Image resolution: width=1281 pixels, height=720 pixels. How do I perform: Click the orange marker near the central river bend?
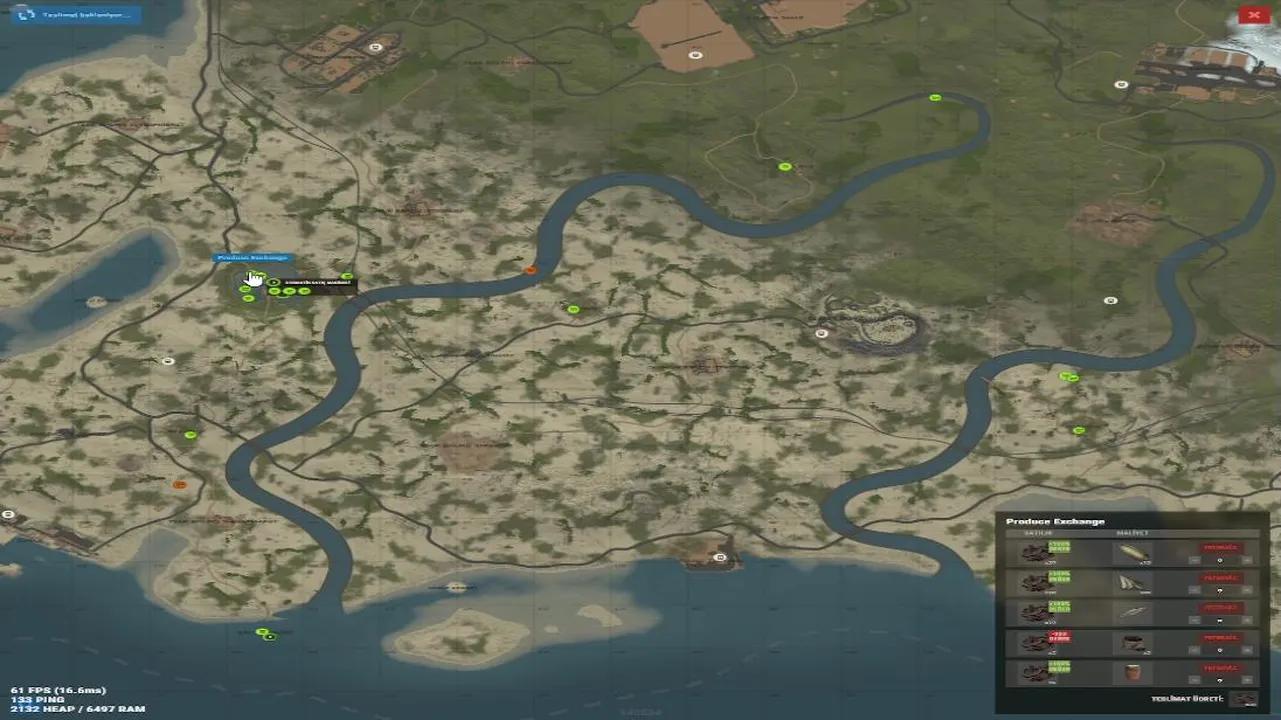[530, 268]
